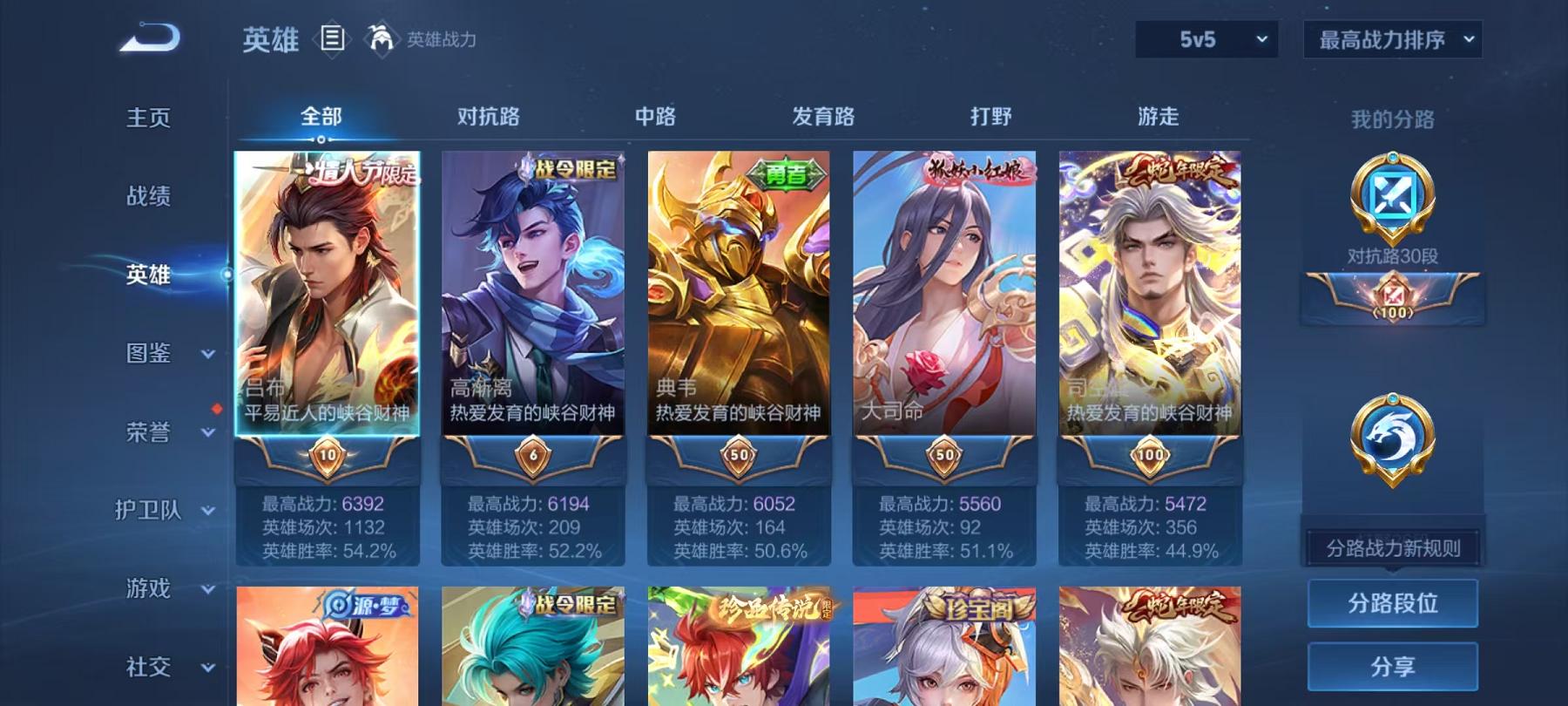Open the 最高战力排序 sorting dropdown

pos(1390,38)
